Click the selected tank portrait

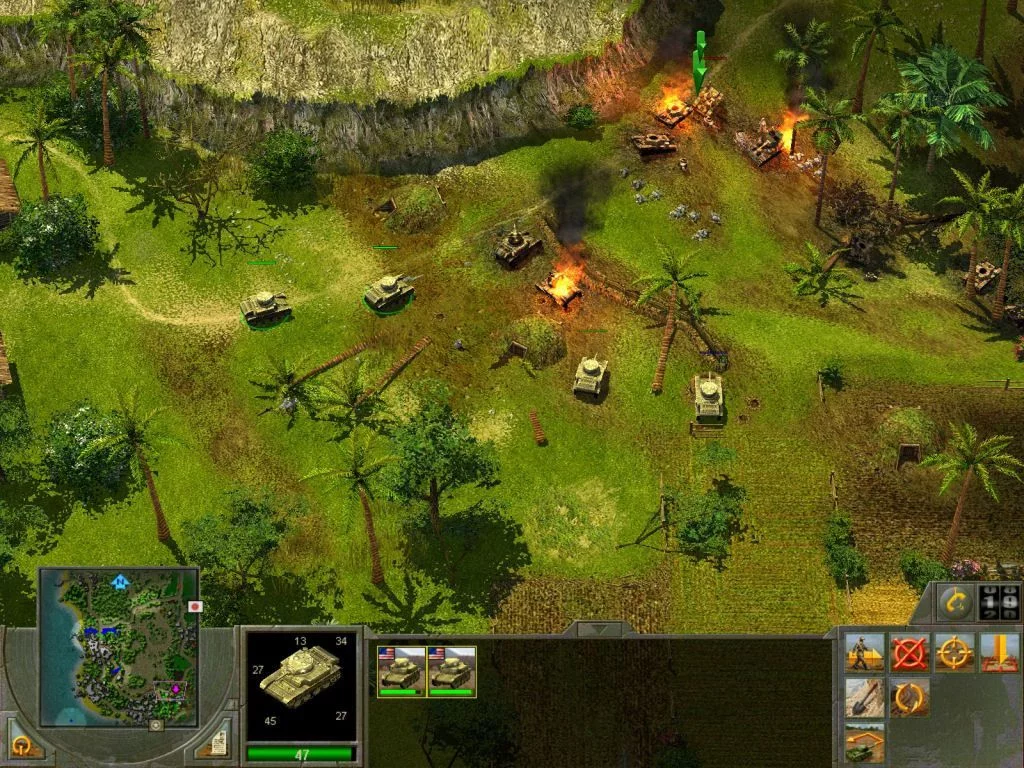pos(300,684)
